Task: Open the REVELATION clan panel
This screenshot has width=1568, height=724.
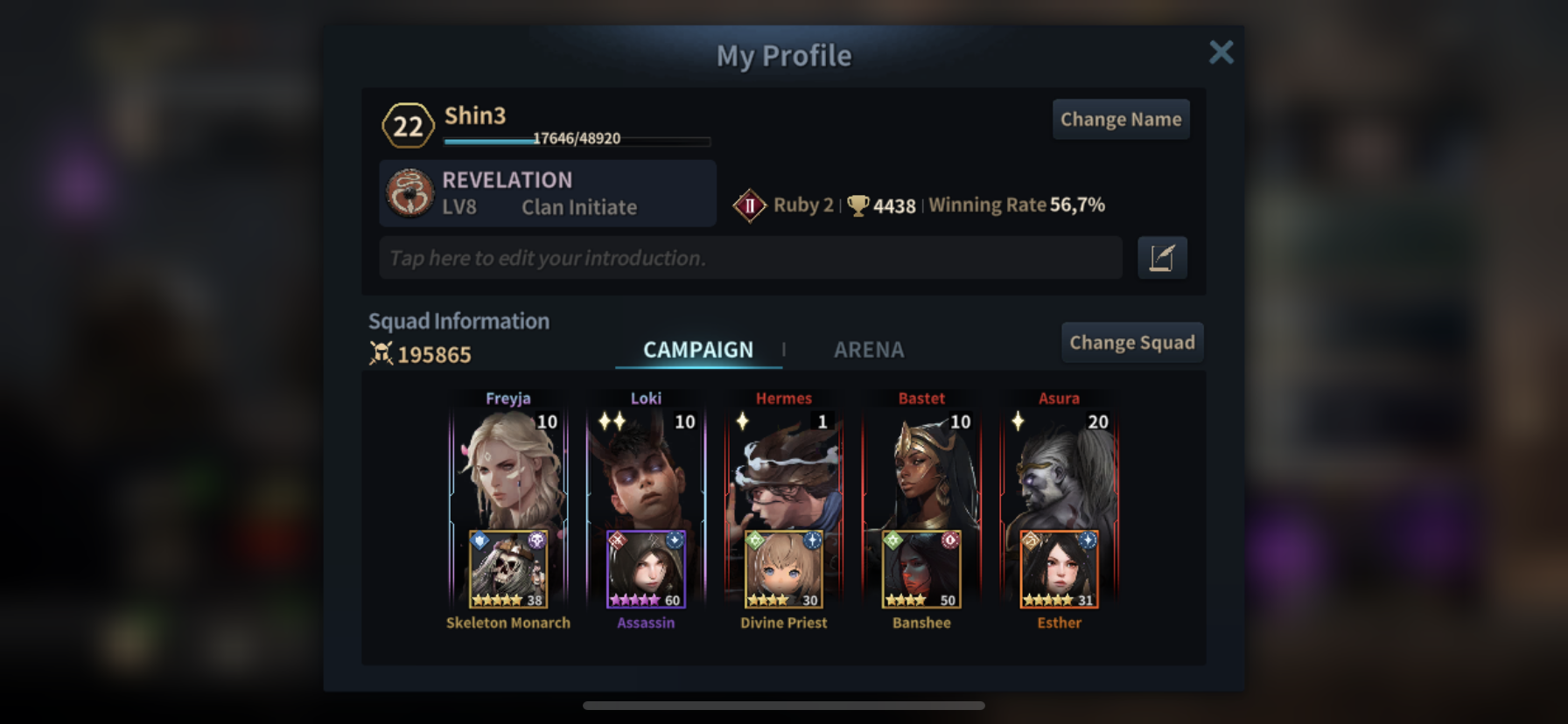Action: (547, 193)
